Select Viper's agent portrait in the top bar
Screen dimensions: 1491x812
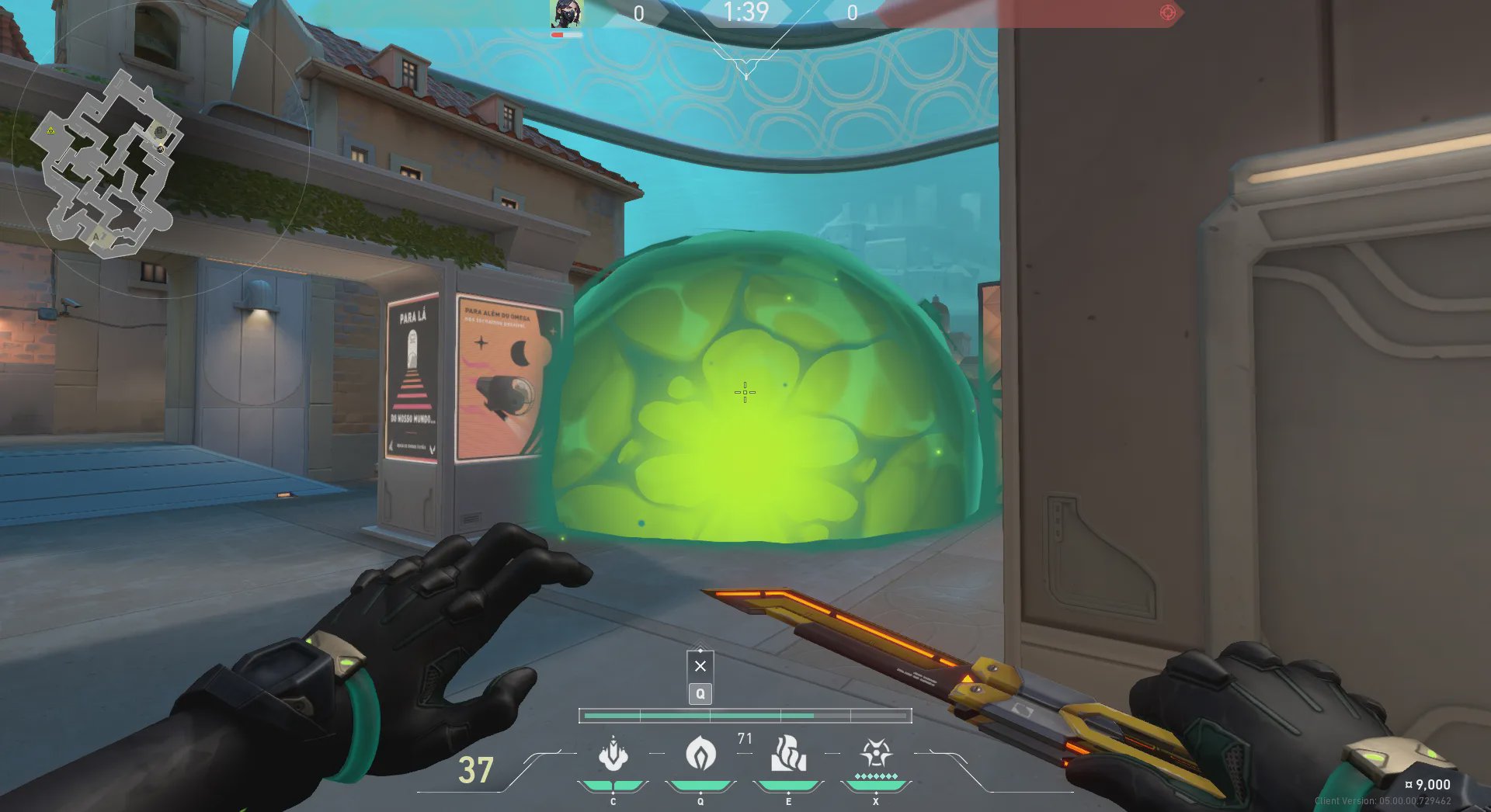point(566,14)
